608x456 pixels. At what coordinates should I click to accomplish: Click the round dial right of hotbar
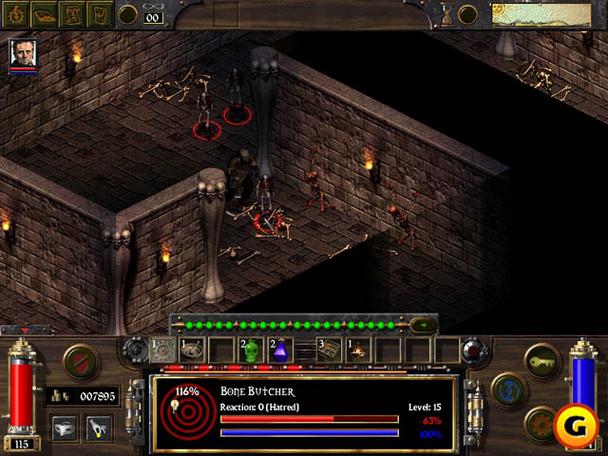point(473,350)
